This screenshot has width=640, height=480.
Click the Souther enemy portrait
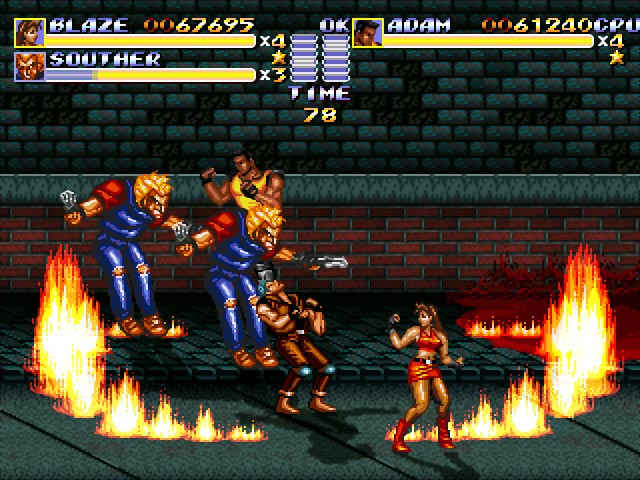pos(30,66)
